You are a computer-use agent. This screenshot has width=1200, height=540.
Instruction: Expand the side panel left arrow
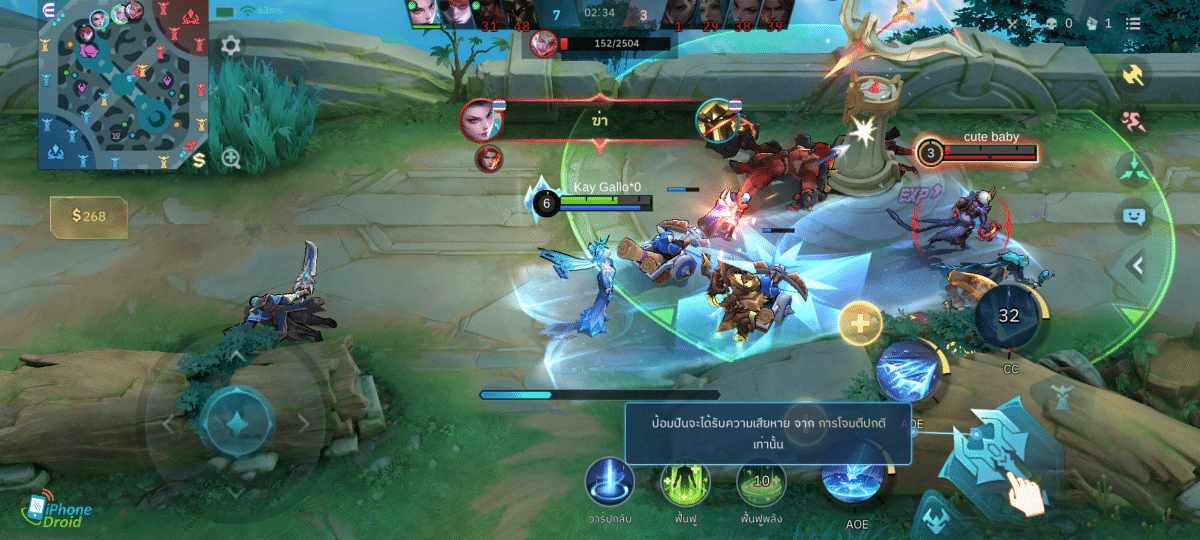click(x=1136, y=265)
